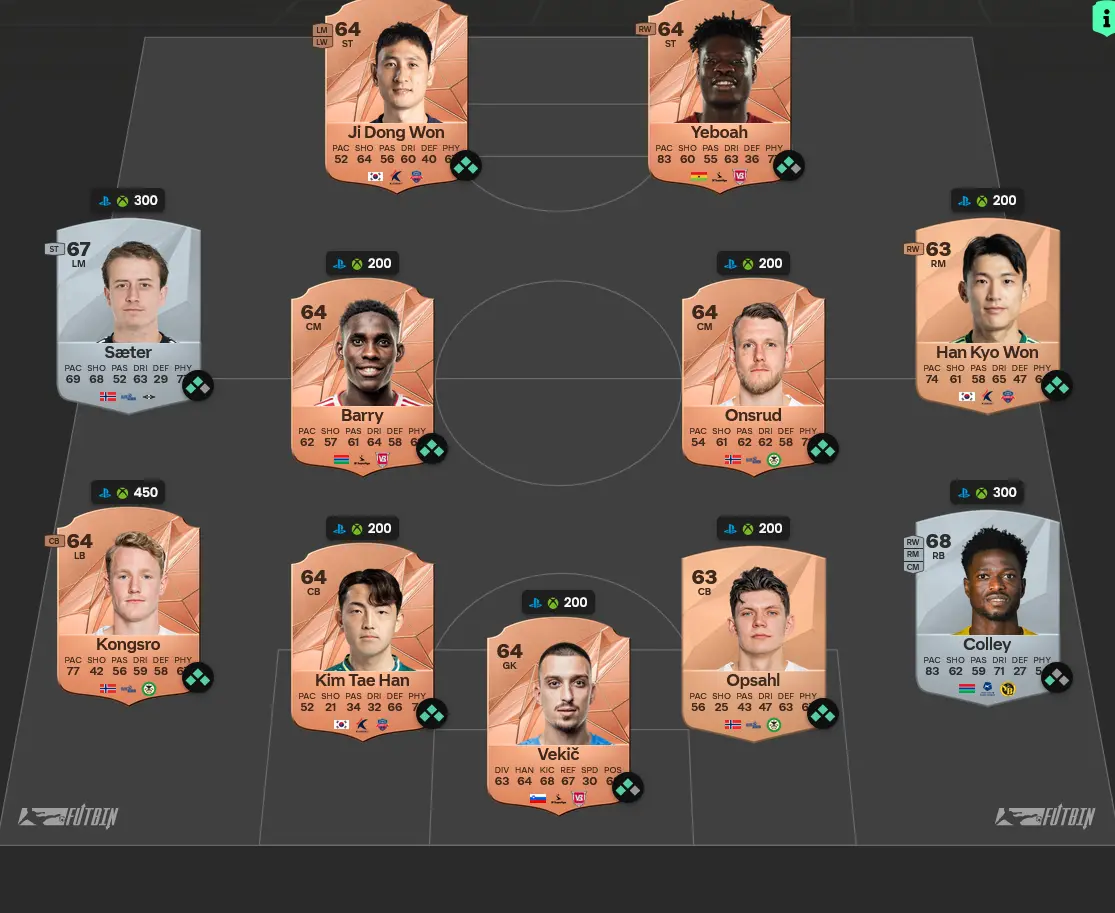Click the 300 price tag above Colley
The height and width of the screenshot is (913, 1115).
987,492
